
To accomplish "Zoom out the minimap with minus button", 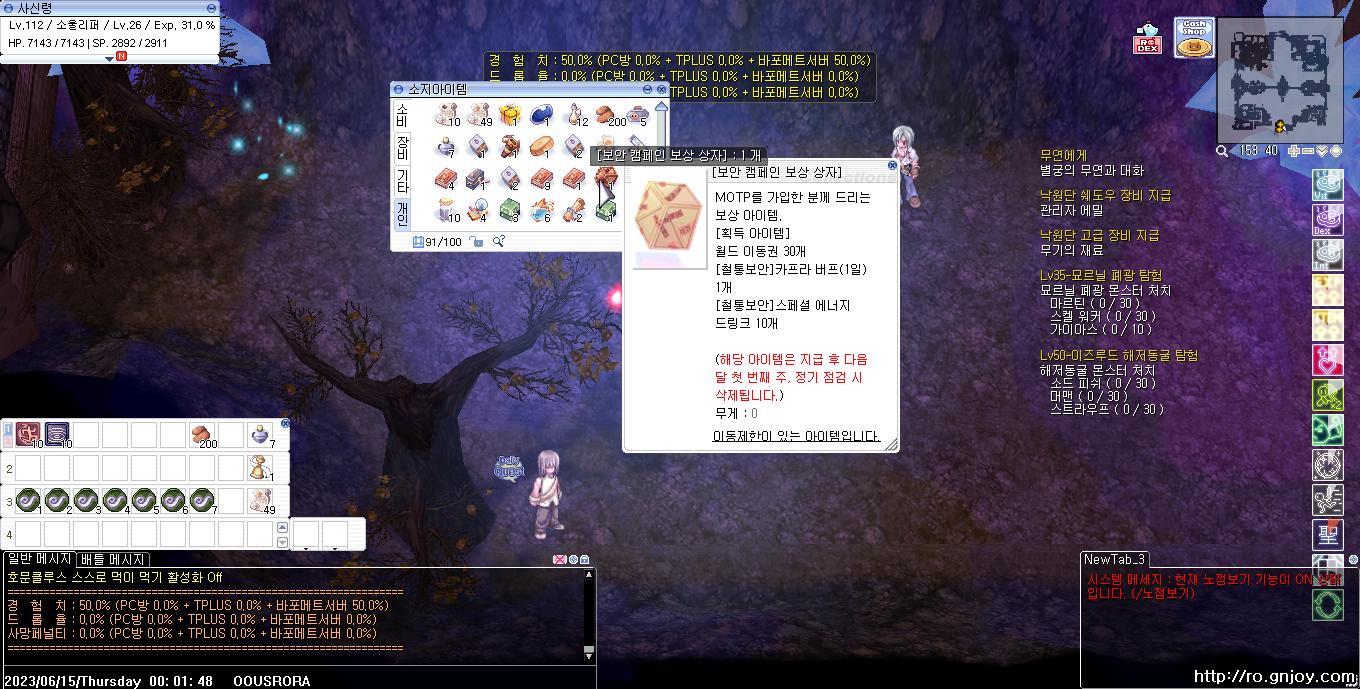I will 1308,151.
